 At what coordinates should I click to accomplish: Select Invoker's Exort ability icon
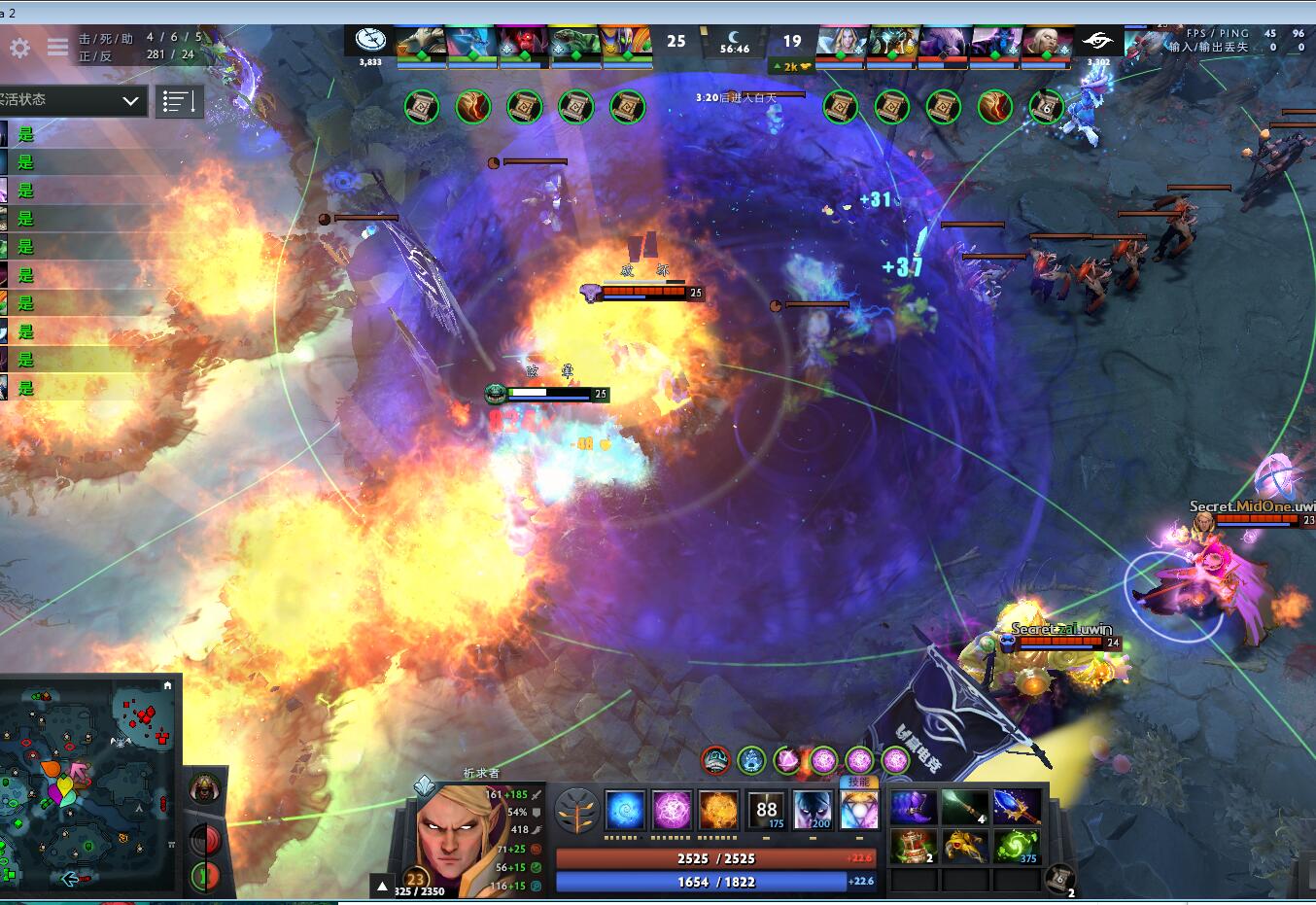click(719, 810)
